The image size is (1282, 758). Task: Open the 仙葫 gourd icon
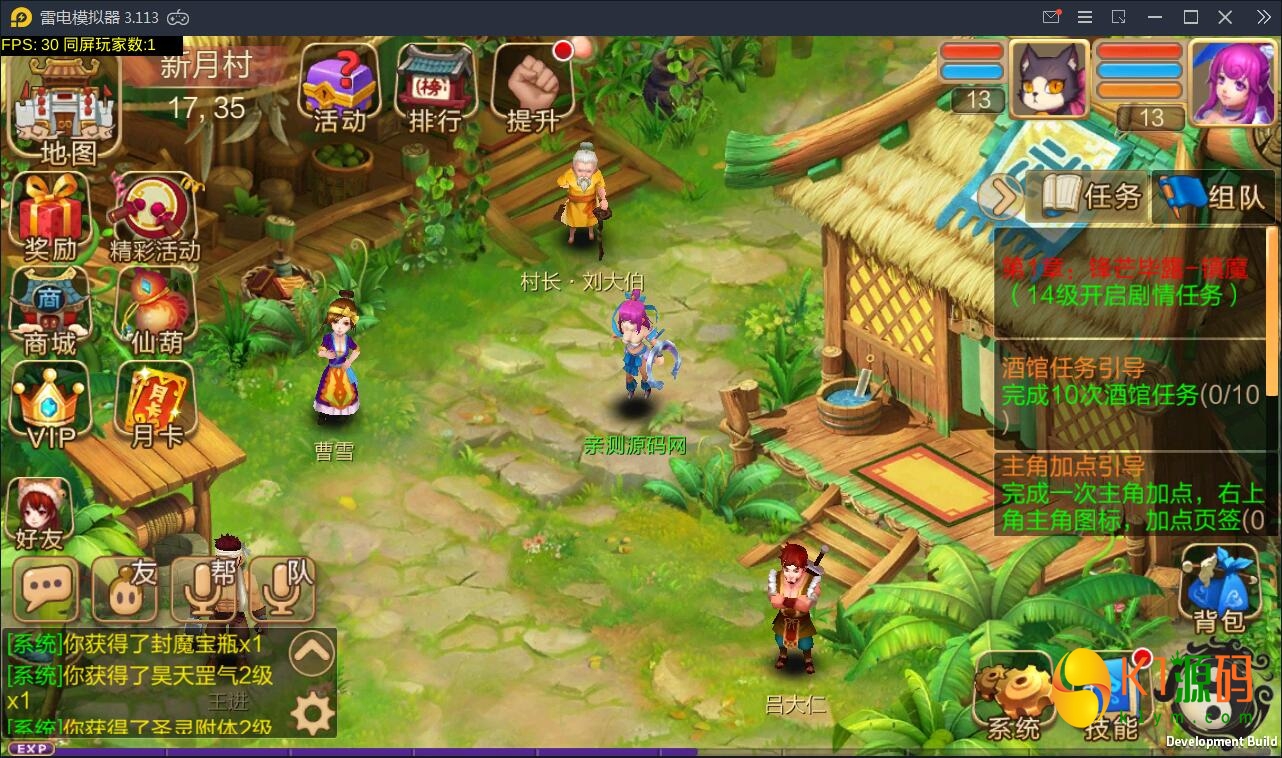tap(156, 311)
